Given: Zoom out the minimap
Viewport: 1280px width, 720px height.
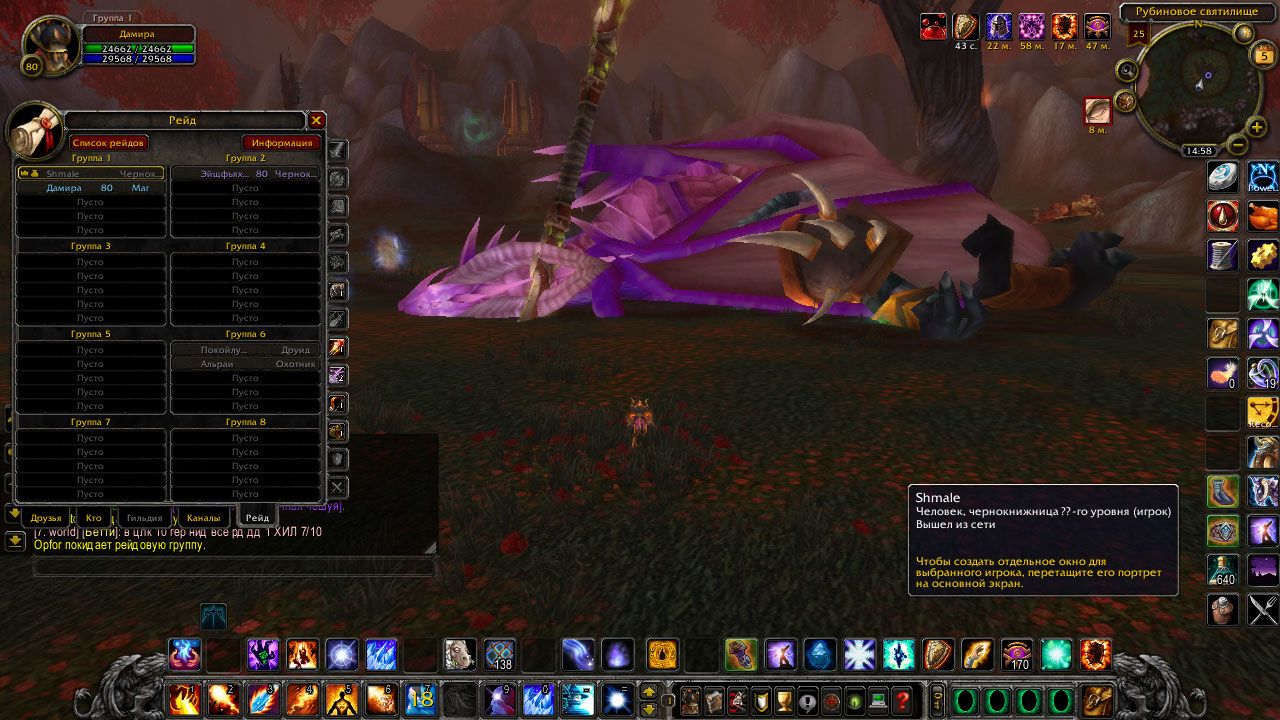Looking at the screenshot, I should tap(1237, 144).
